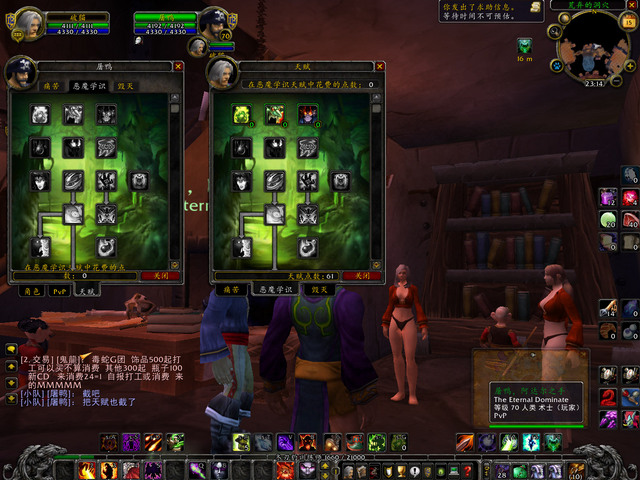The height and width of the screenshot is (480, 640).
Task: Click the red 关闭 button in 天赋 window
Action: coord(361,274)
